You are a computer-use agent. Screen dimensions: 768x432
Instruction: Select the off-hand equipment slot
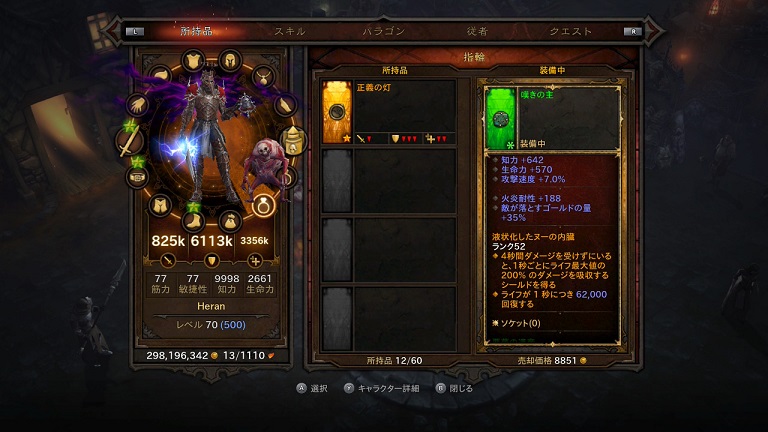[x=293, y=141]
